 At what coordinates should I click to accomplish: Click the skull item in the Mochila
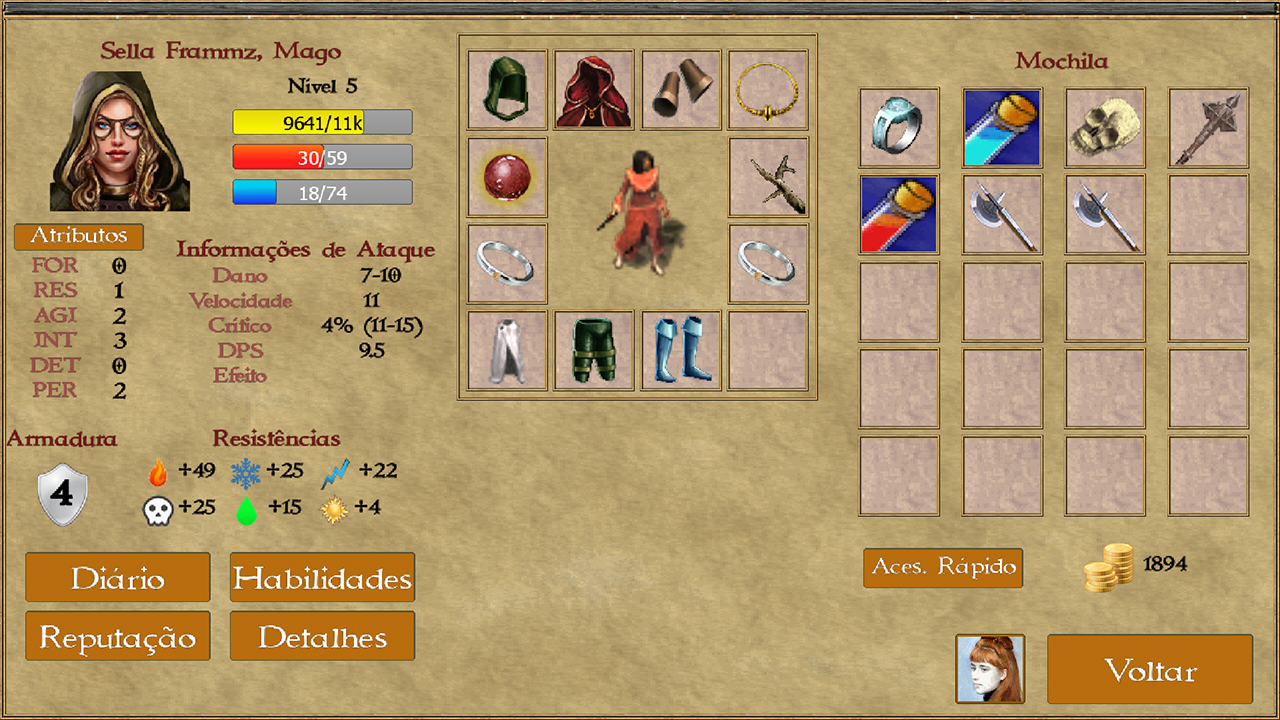[x=1104, y=127]
